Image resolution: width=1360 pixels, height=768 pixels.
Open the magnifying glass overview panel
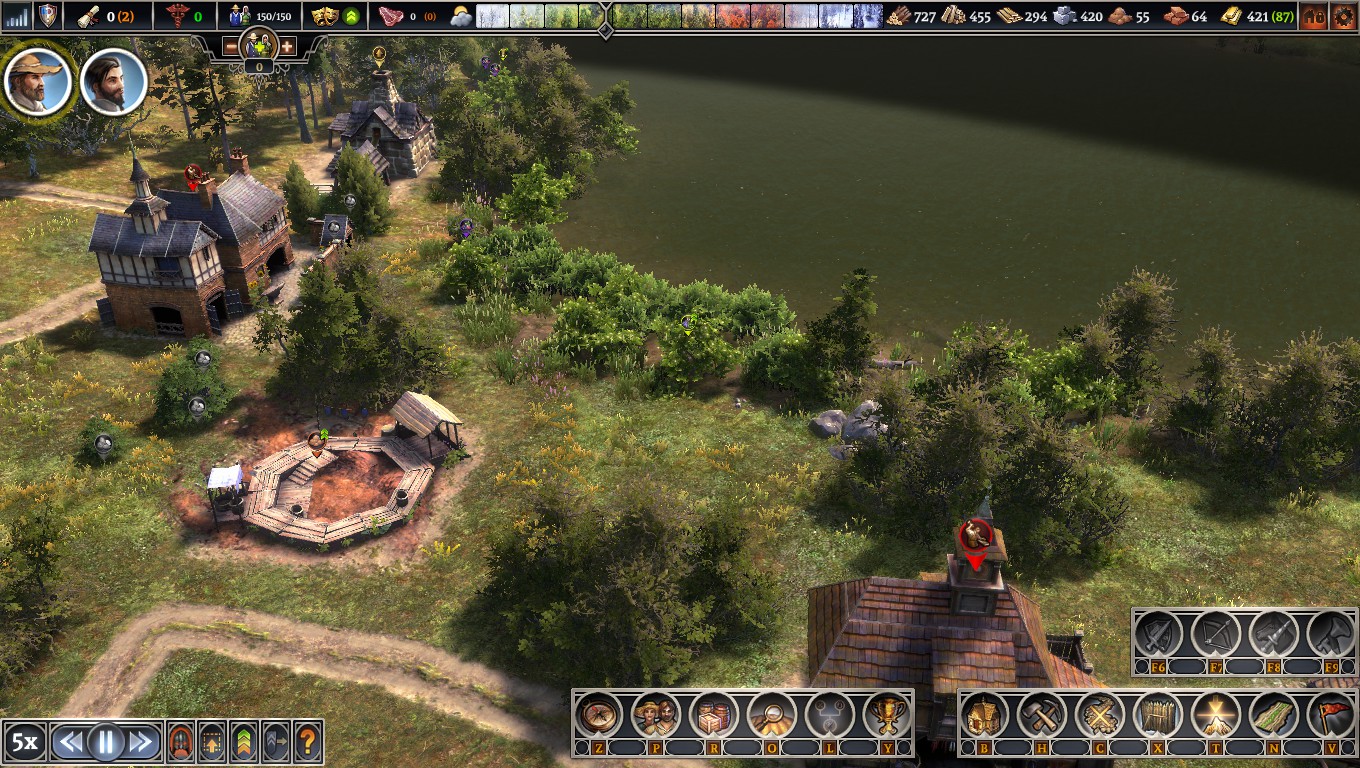tap(771, 715)
